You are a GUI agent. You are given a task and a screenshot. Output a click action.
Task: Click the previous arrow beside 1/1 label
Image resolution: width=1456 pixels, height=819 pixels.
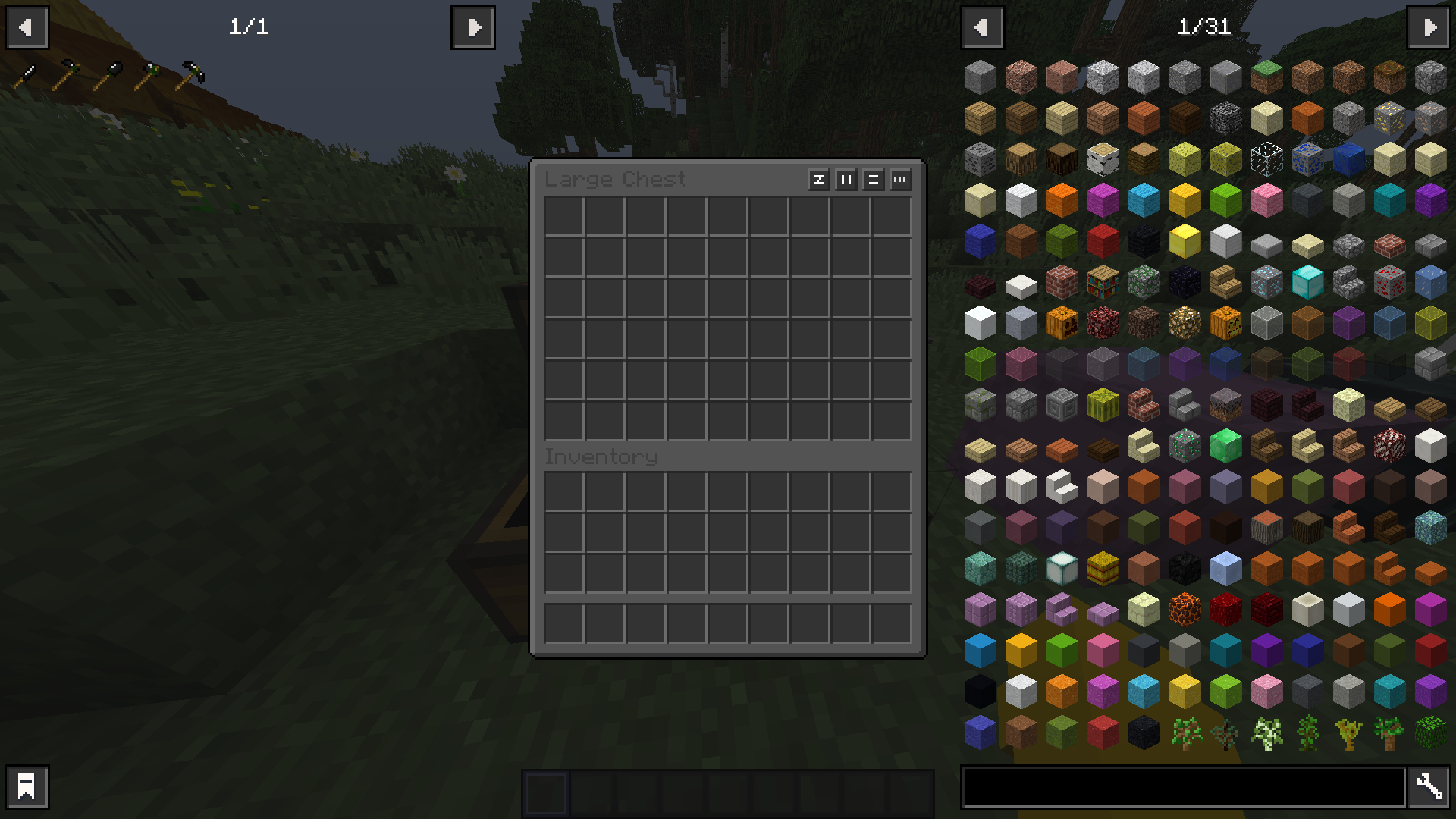27,27
